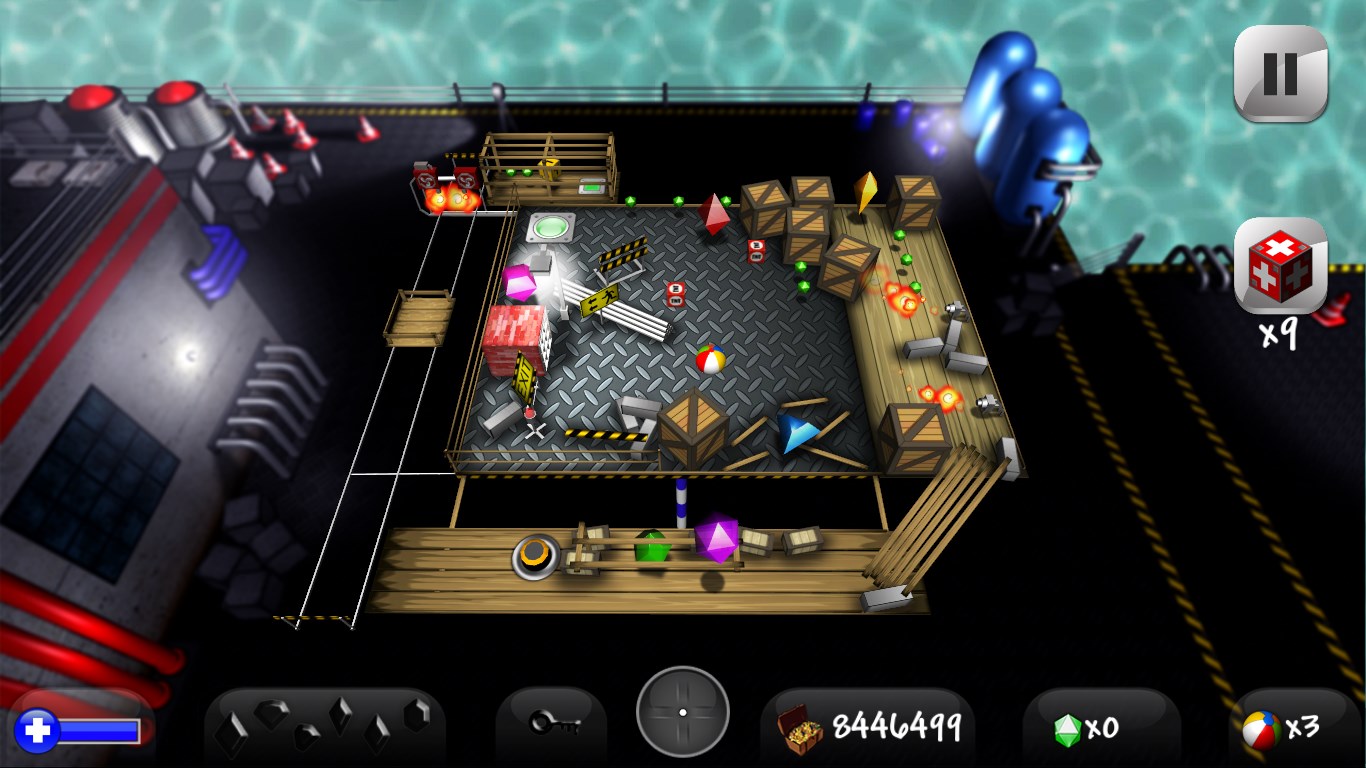This screenshot has height=768, width=1366.
Task: Tap the yellow gem beside the crates
Action: 865,192
